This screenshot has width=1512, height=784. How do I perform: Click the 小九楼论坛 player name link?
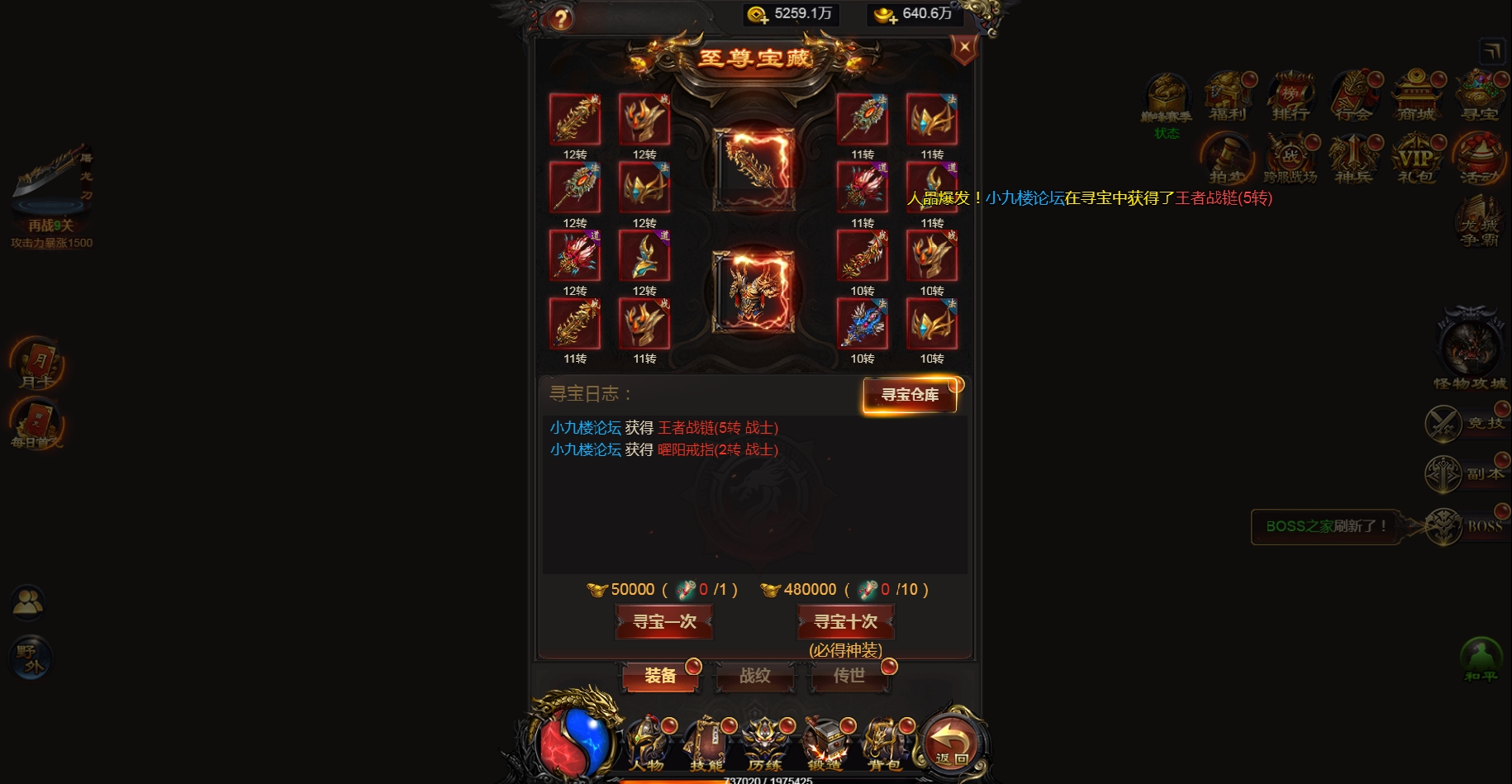(584, 428)
